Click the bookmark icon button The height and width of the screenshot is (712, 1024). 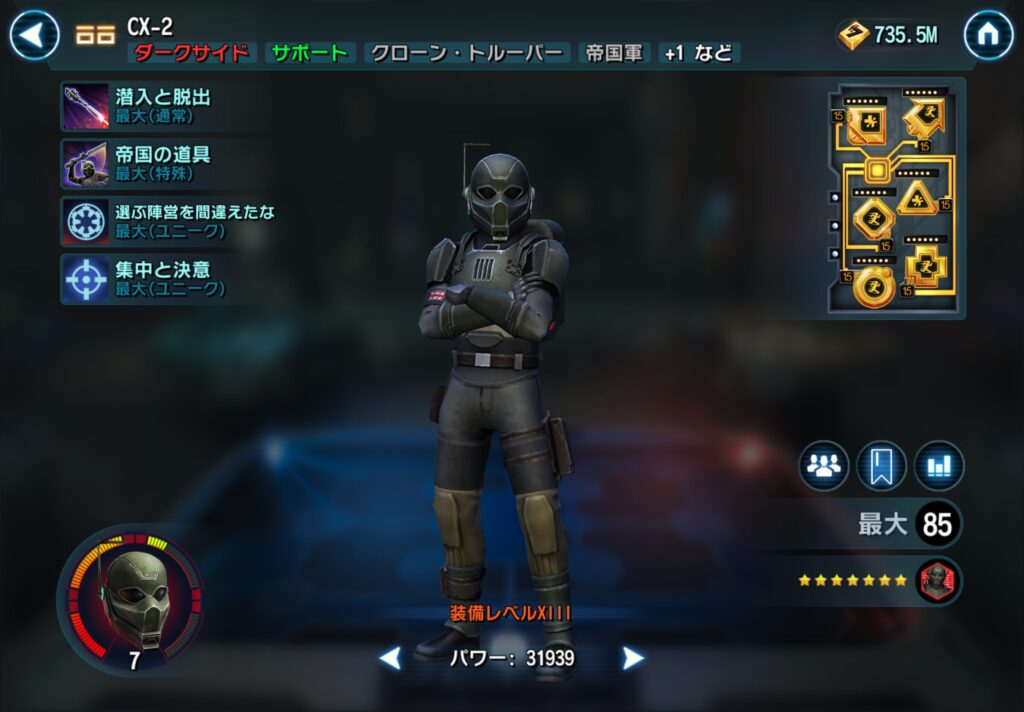pos(881,466)
